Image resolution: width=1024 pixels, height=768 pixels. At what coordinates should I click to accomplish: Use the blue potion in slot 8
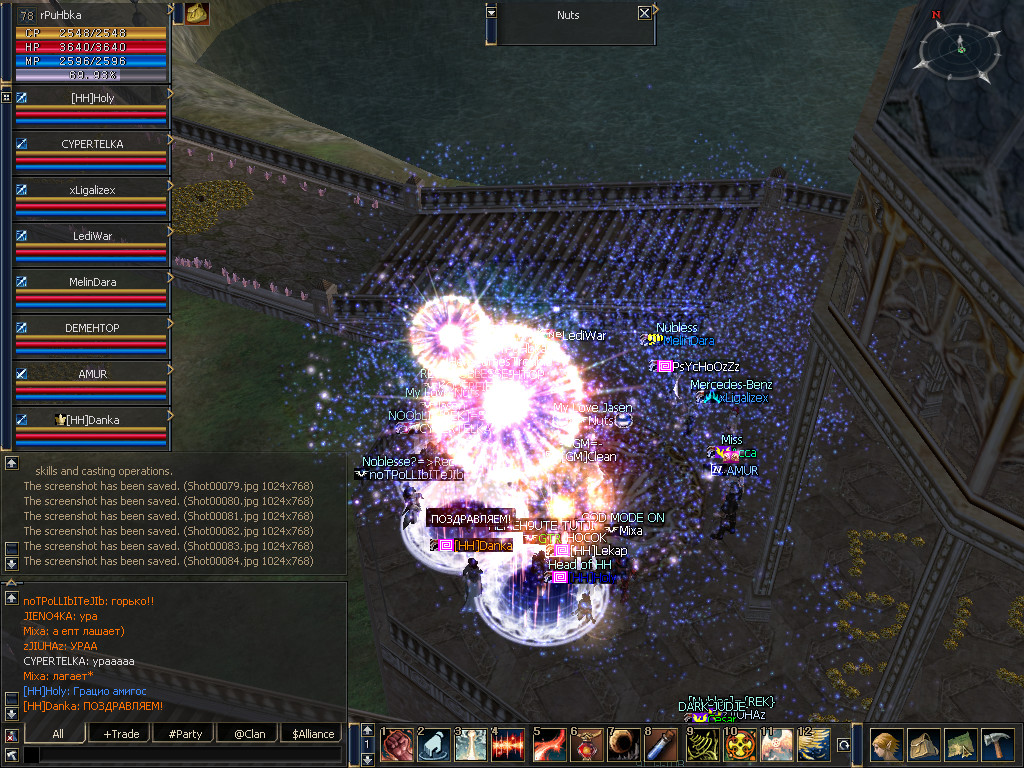(x=661, y=746)
